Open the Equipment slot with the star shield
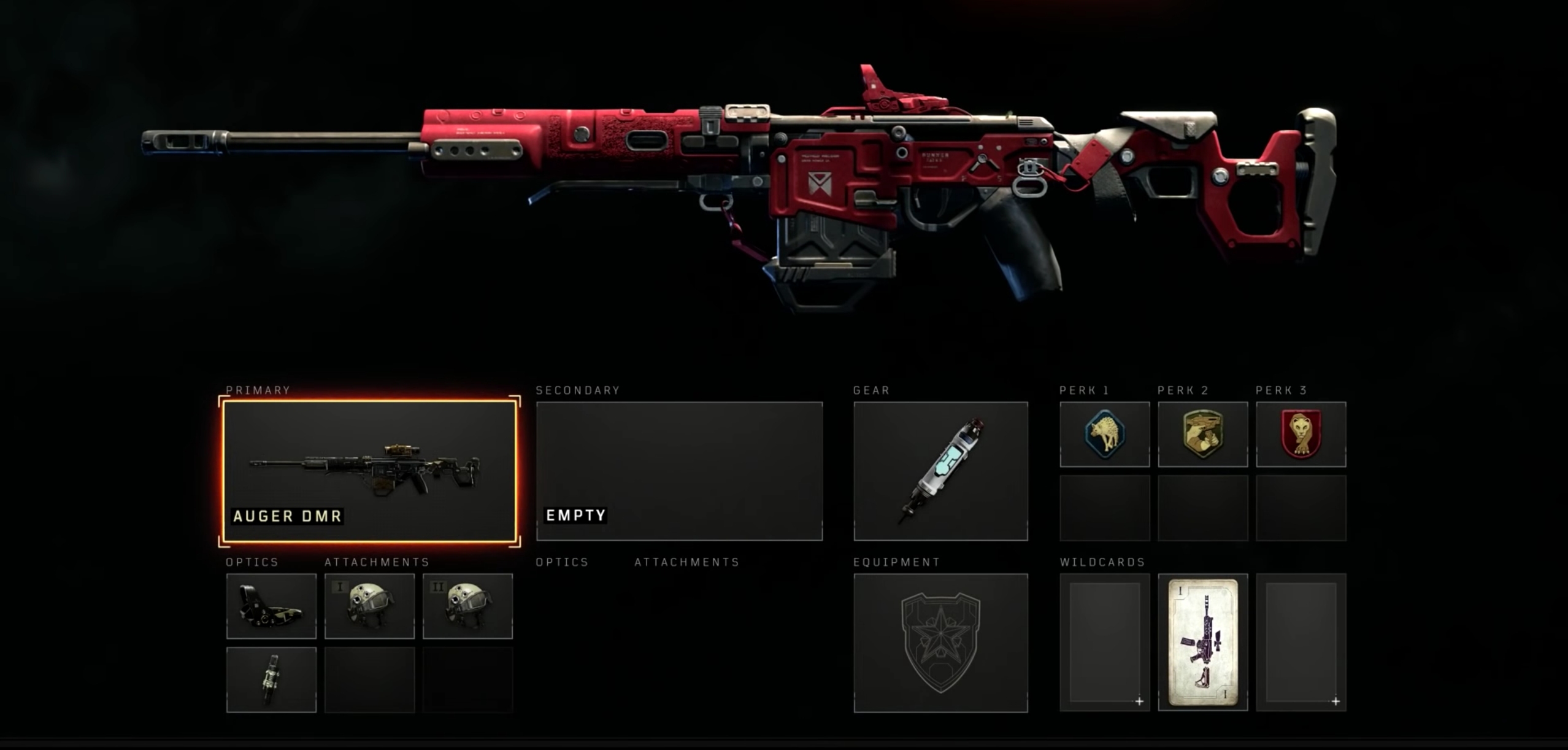This screenshot has height=750, width=1568. tap(940, 643)
